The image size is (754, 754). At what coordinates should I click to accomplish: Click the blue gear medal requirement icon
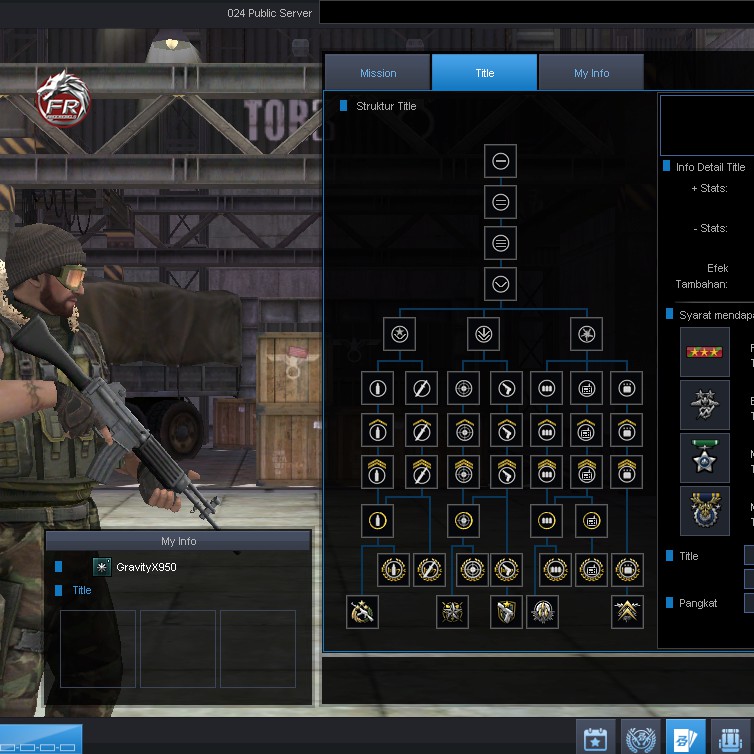[705, 511]
